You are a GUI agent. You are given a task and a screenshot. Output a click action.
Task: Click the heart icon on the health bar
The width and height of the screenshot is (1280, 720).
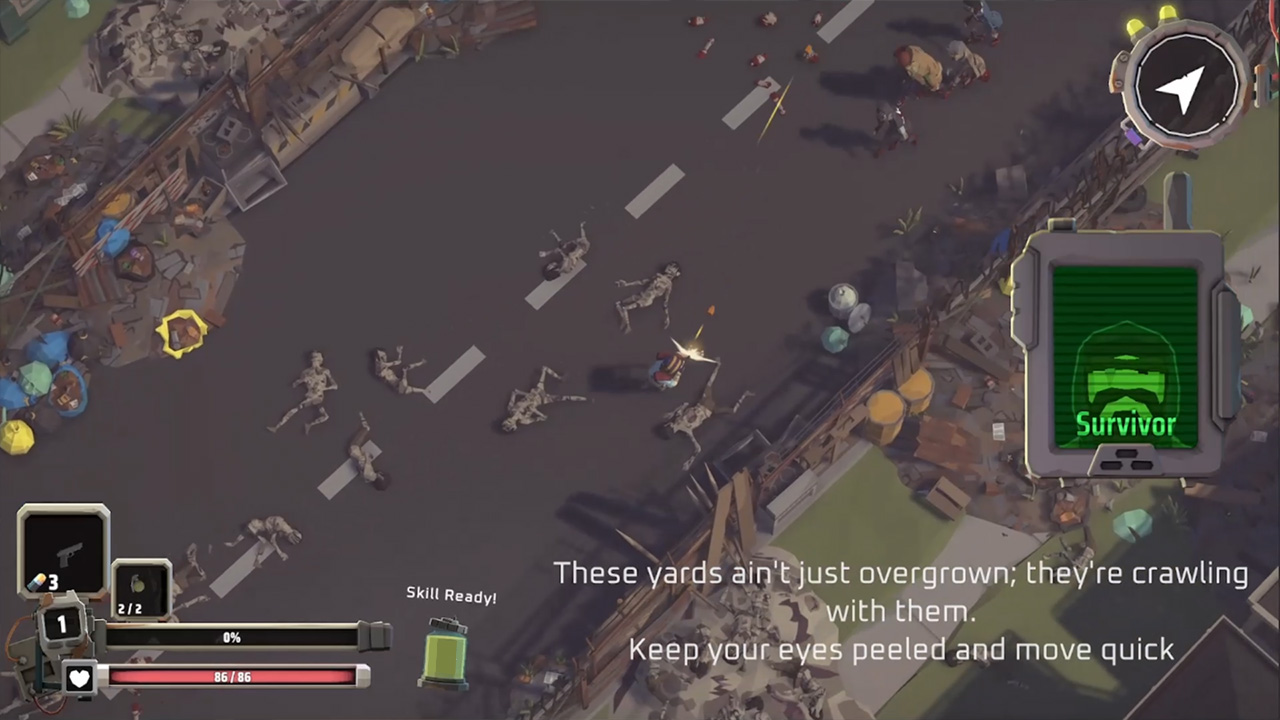[x=79, y=678]
